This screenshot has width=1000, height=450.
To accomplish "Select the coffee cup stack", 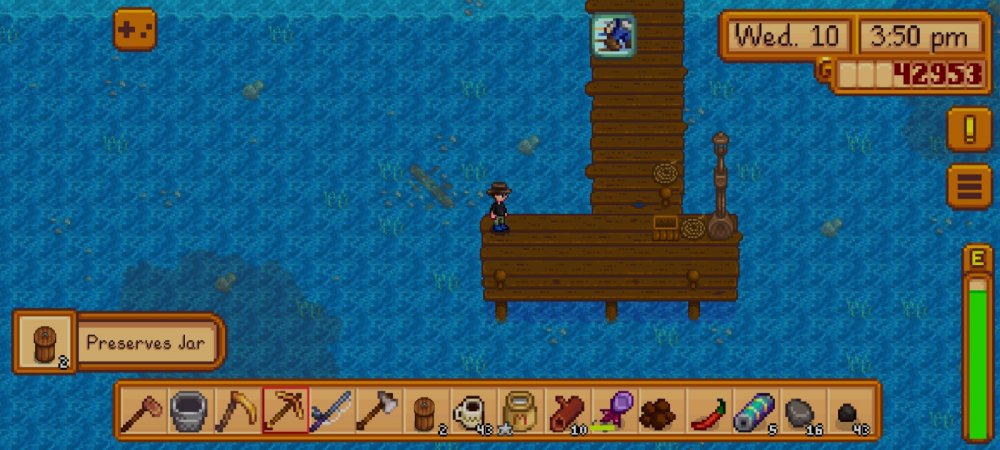I will (x=473, y=411).
